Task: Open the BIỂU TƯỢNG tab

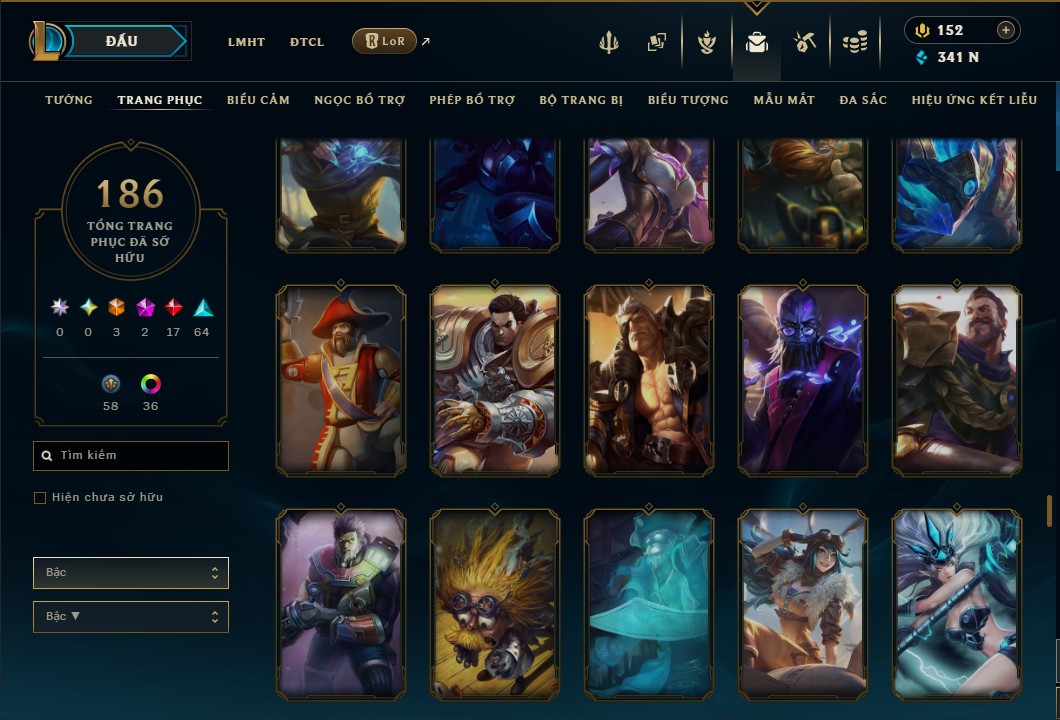Action: pyautogui.click(x=688, y=100)
